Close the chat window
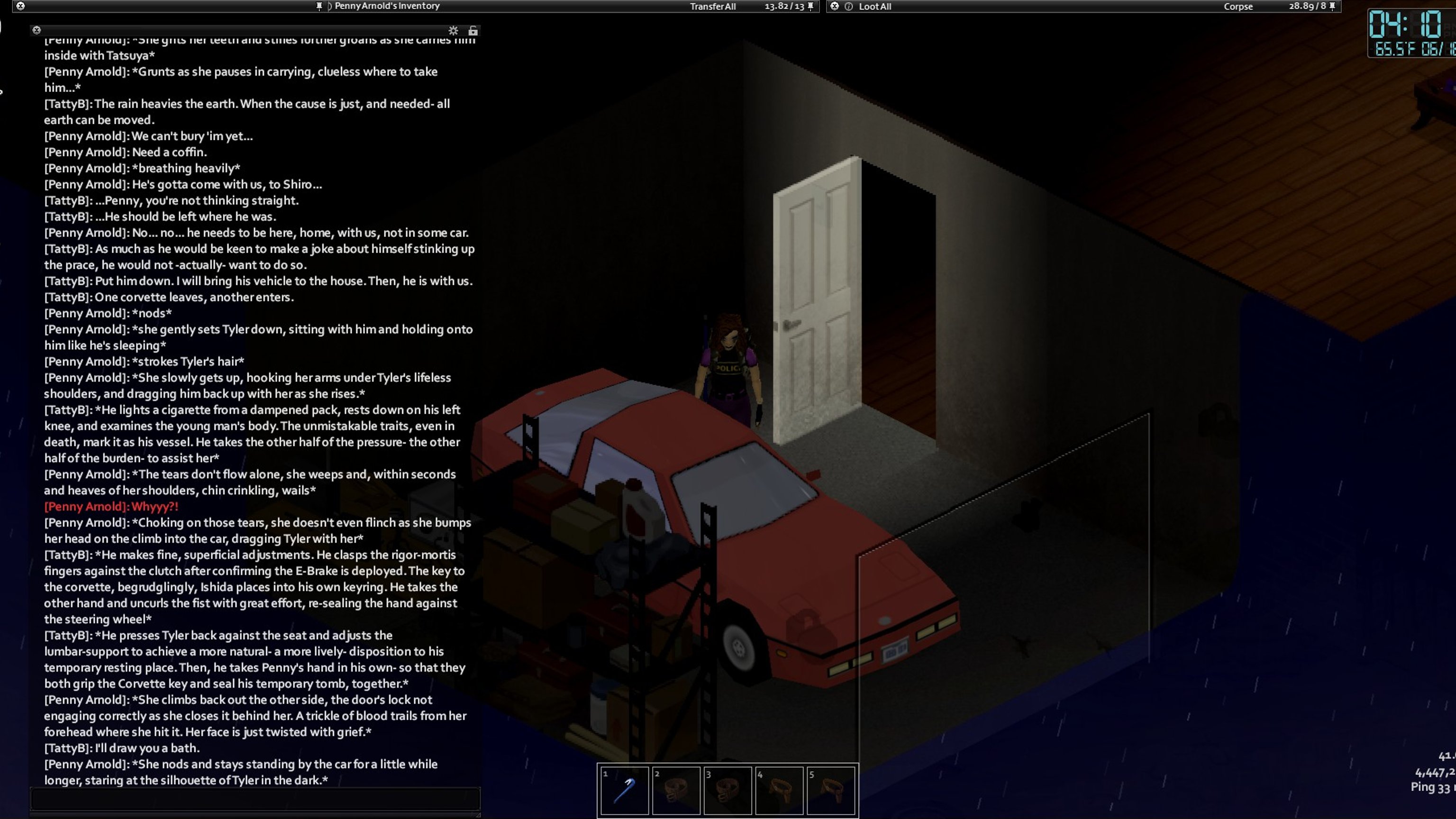Viewport: 1456px width, 819px height. click(x=37, y=30)
